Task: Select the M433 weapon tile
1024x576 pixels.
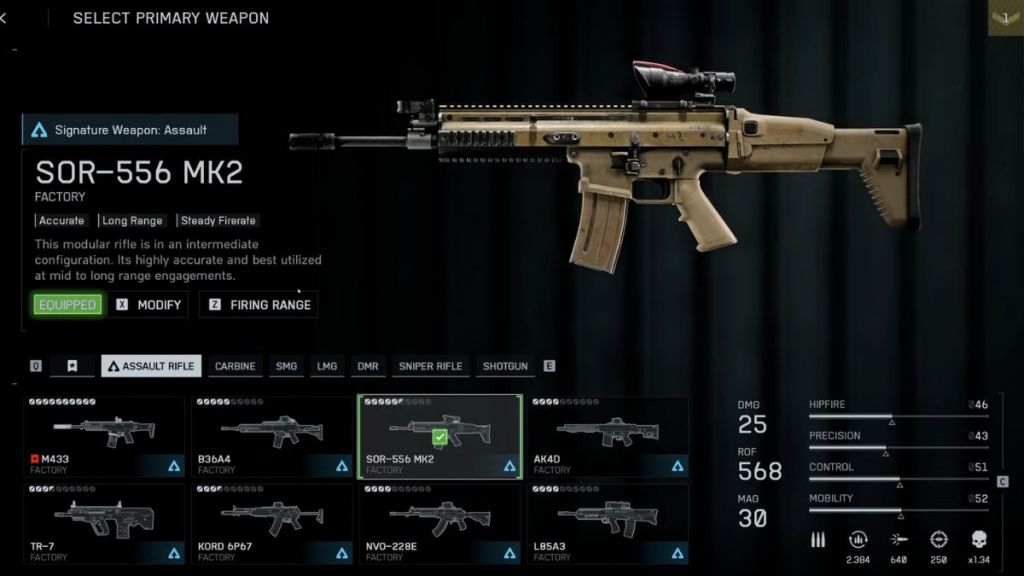Action: tap(104, 436)
